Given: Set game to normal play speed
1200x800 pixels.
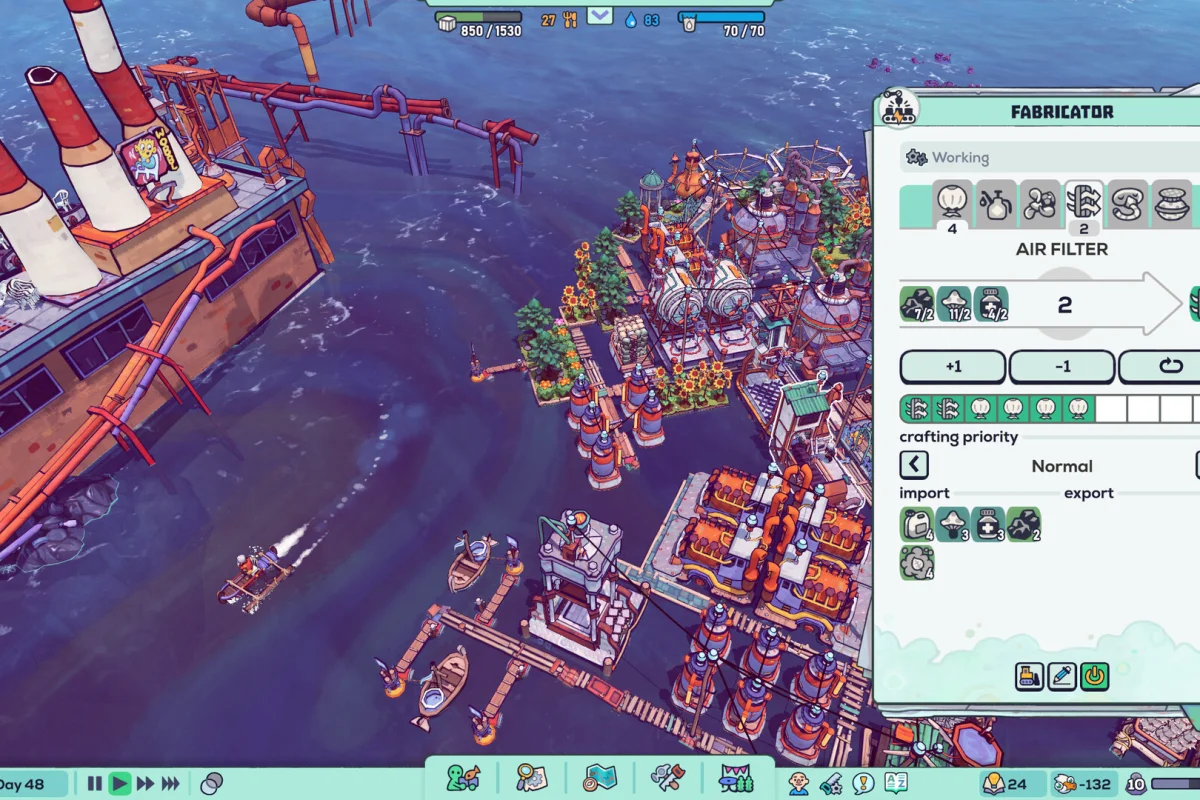Looking at the screenshot, I should point(120,784).
